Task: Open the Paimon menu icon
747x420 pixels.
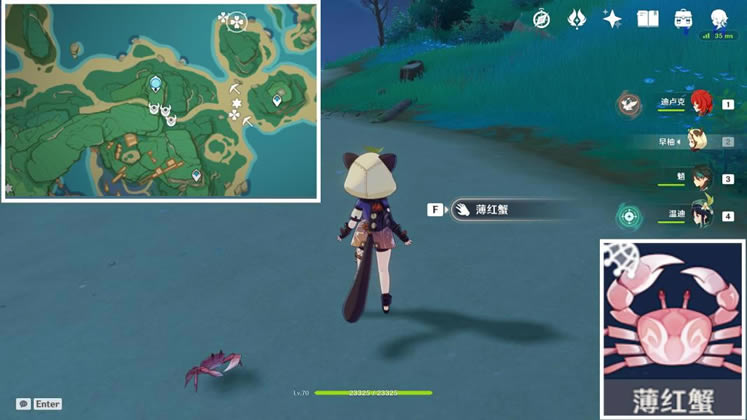Action: pos(719,19)
